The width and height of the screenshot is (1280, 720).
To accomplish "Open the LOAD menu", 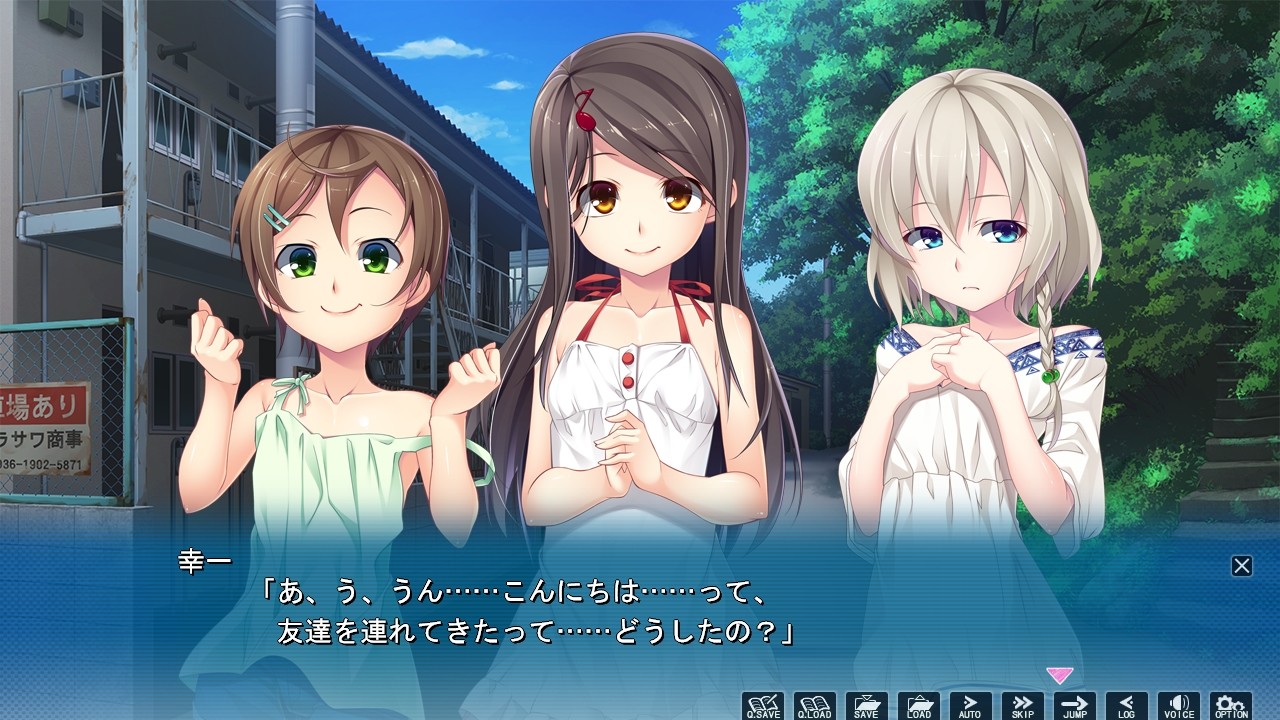I will point(919,706).
